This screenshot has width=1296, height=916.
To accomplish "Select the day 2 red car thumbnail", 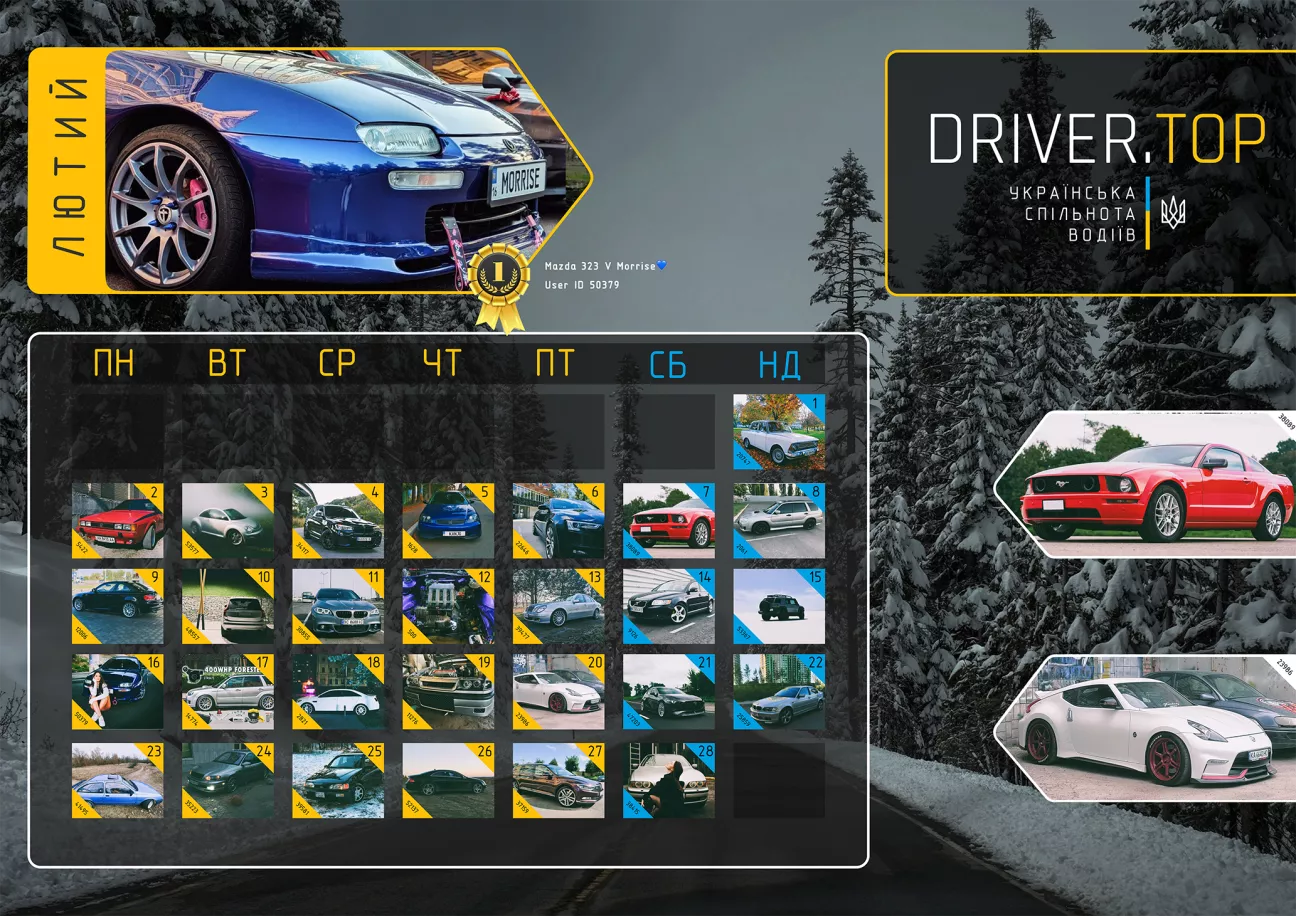I will click(x=117, y=521).
